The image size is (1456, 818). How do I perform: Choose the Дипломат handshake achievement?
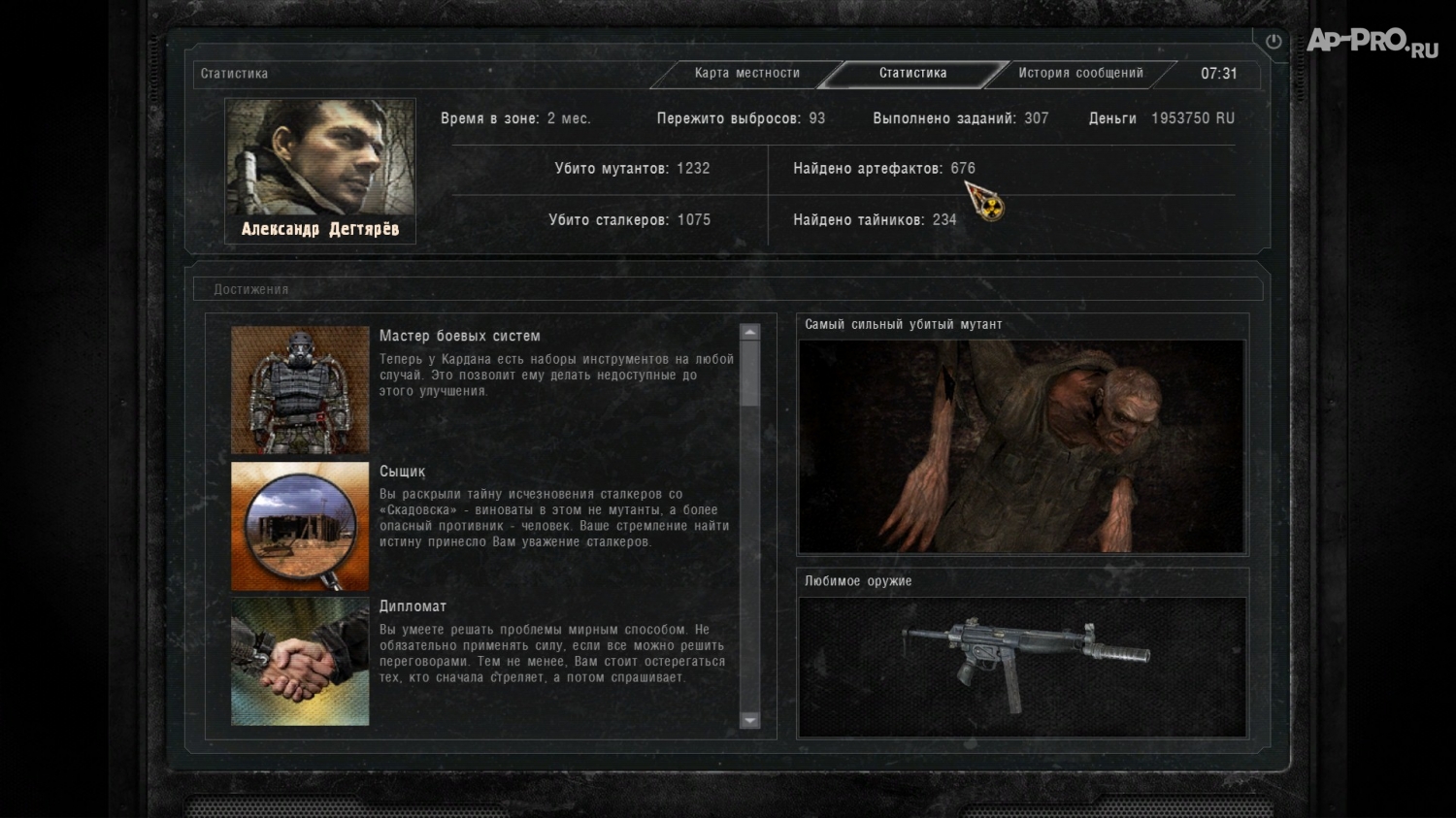click(300, 661)
